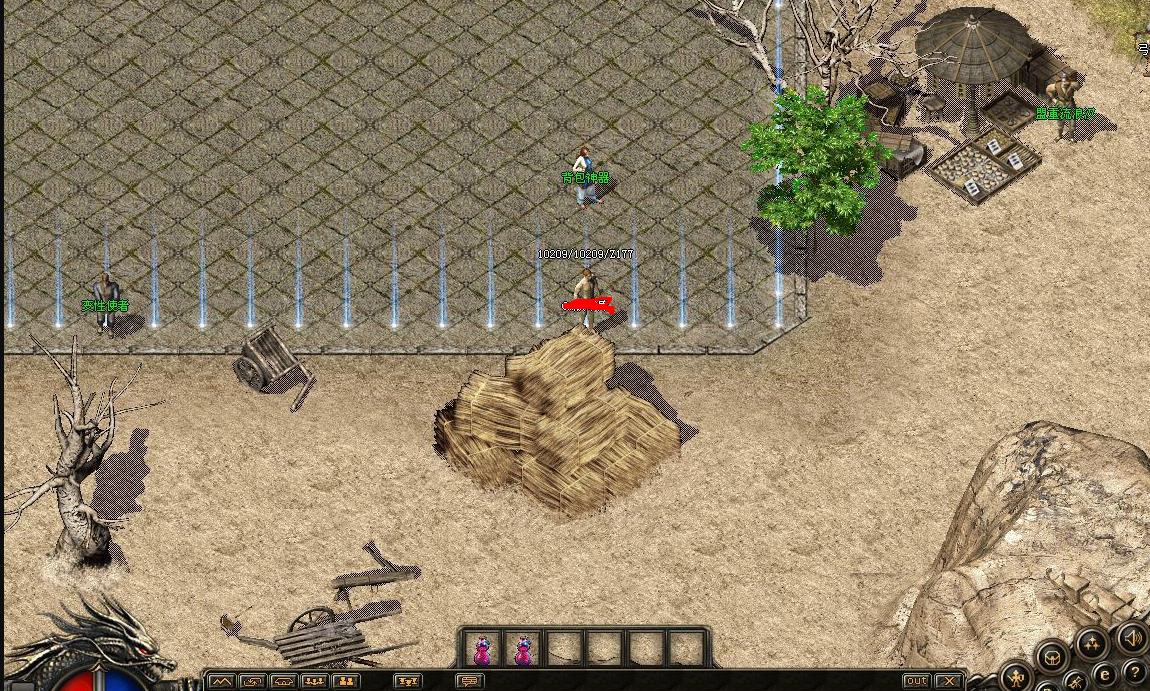Open the bag icon with octagon symbol
The height and width of the screenshot is (691, 1150).
1051,658
